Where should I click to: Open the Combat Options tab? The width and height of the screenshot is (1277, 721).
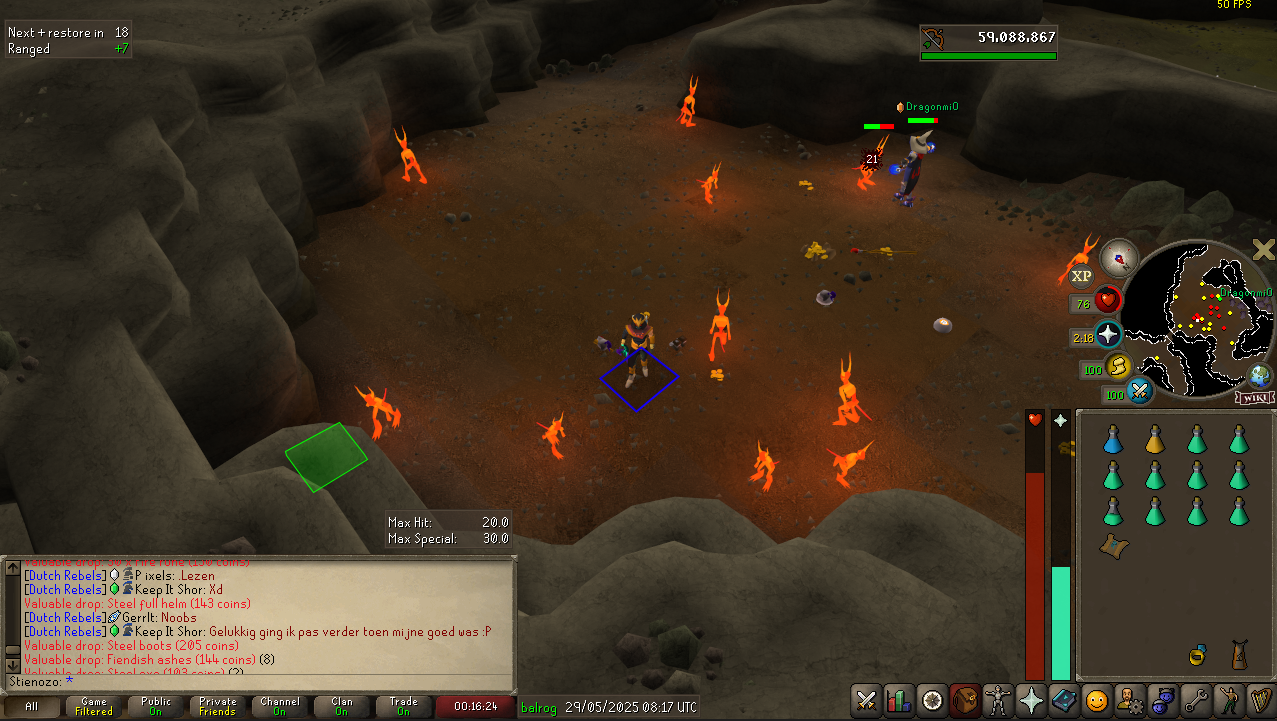866,699
